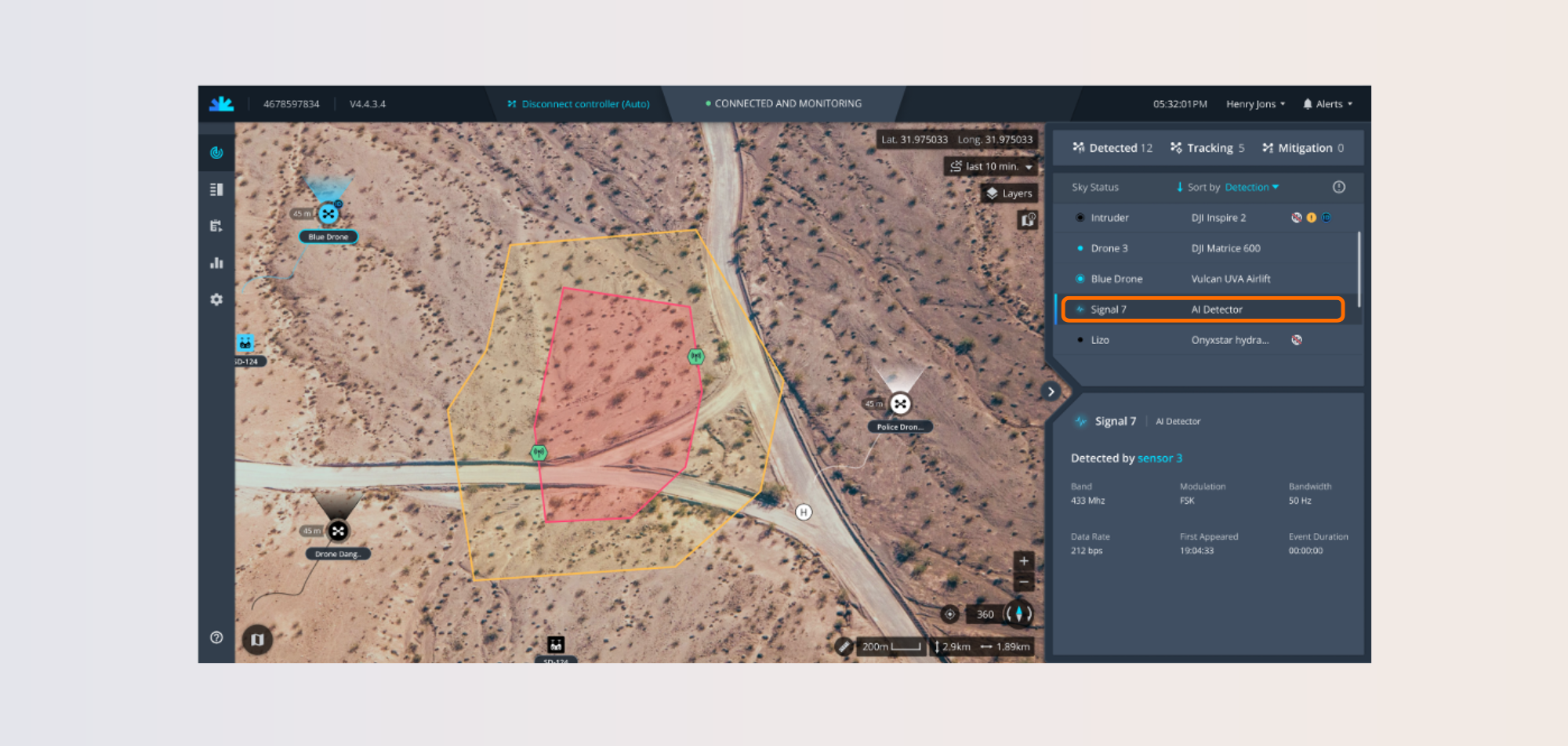Image resolution: width=1568 pixels, height=746 pixels.
Task: Change the last 10 min. time filter
Action: point(992,166)
